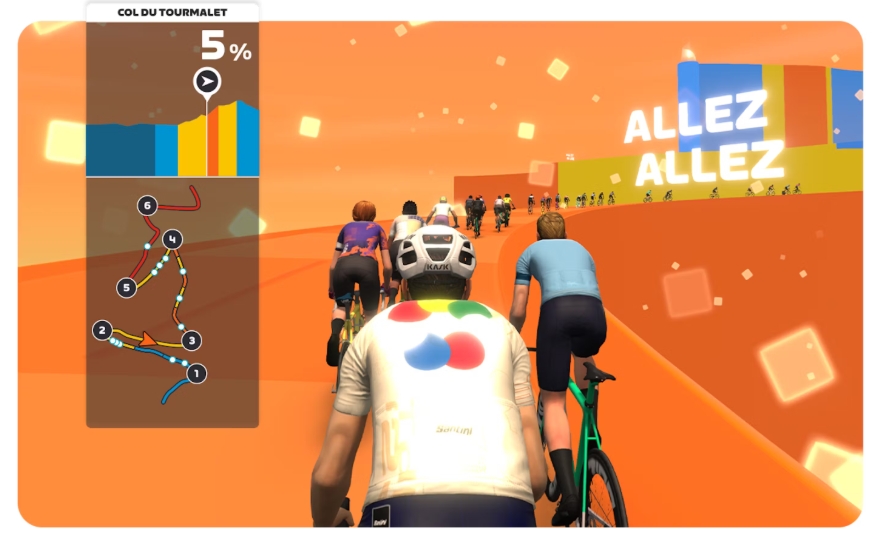Screen dimensions: 887x543
Task: Choose route map marker 3
Action: 192,339
